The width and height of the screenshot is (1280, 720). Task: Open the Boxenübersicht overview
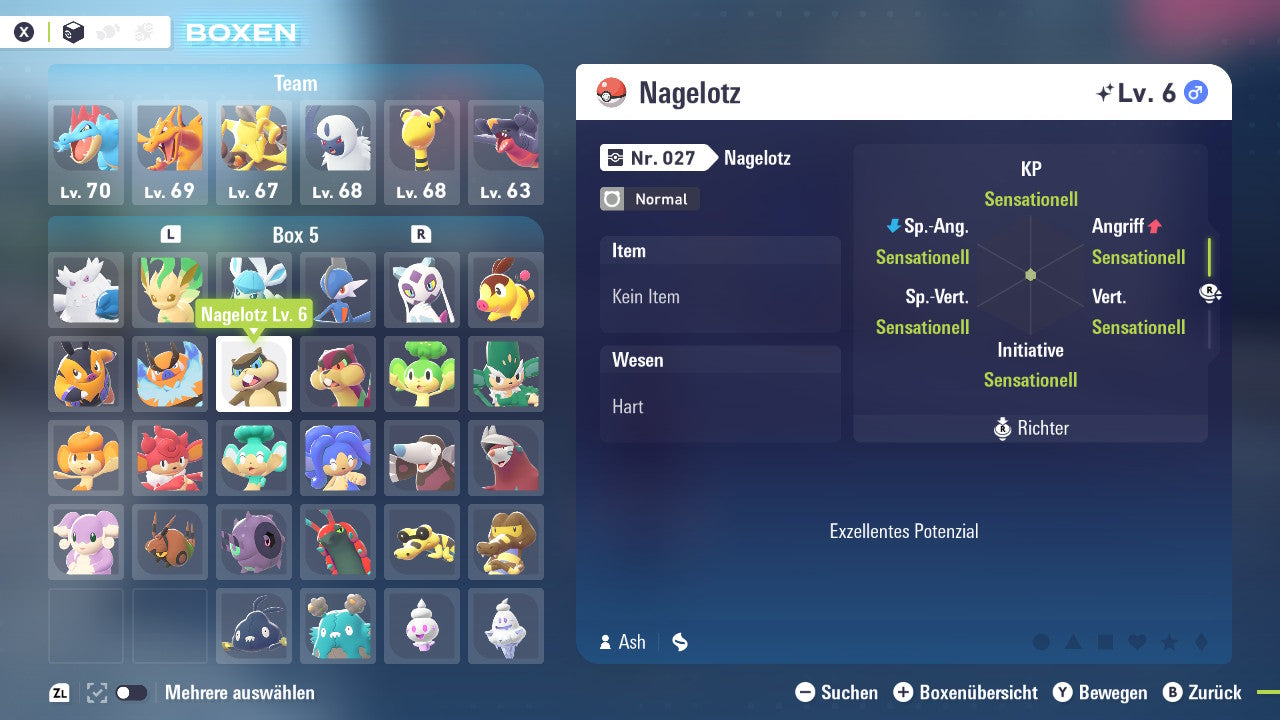tap(965, 693)
